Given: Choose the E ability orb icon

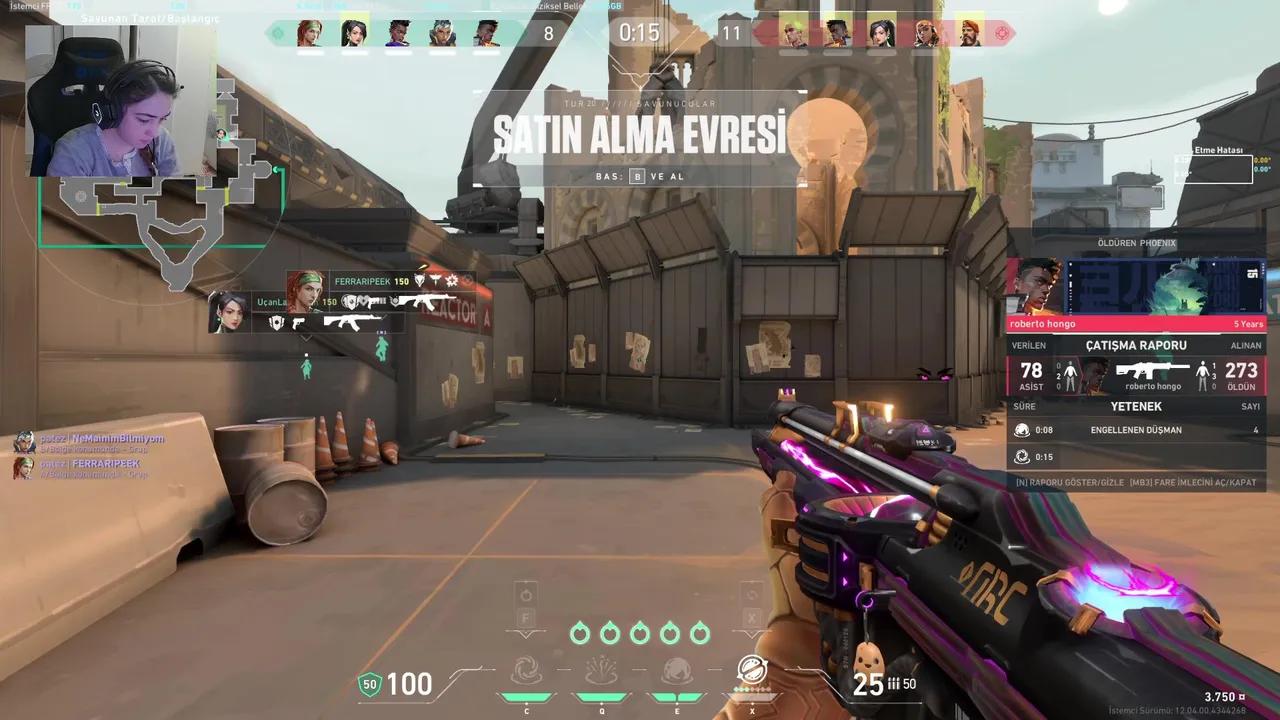Looking at the screenshot, I should [674, 670].
